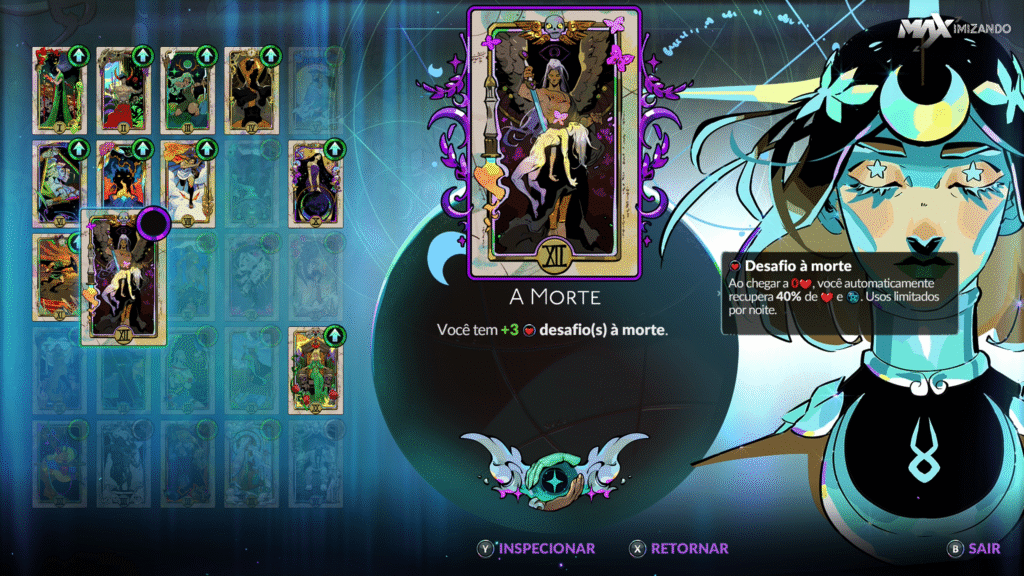The width and height of the screenshot is (1024, 576).
Task: Pick arcana card VIII with the winged runner
Action: pyautogui.click(x=187, y=183)
